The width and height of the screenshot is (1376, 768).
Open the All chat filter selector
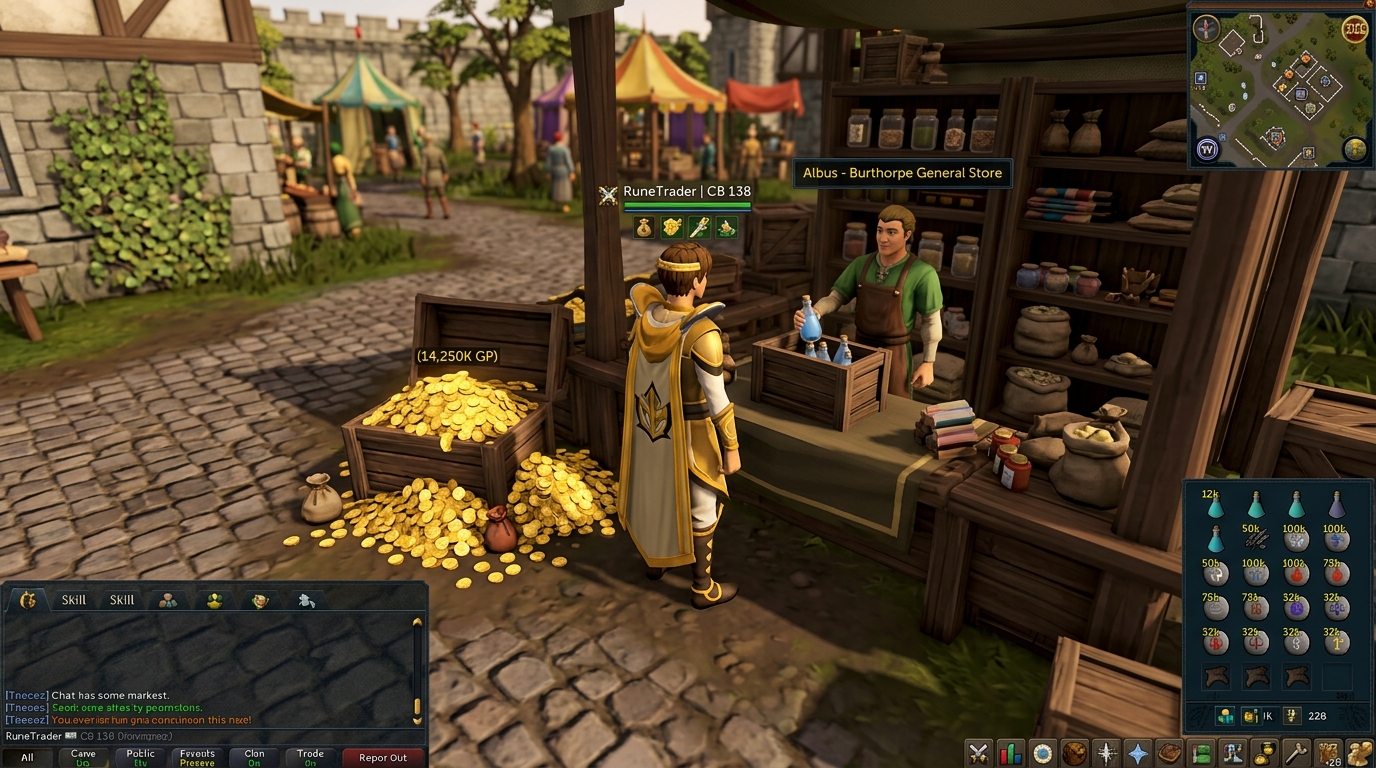[x=29, y=757]
